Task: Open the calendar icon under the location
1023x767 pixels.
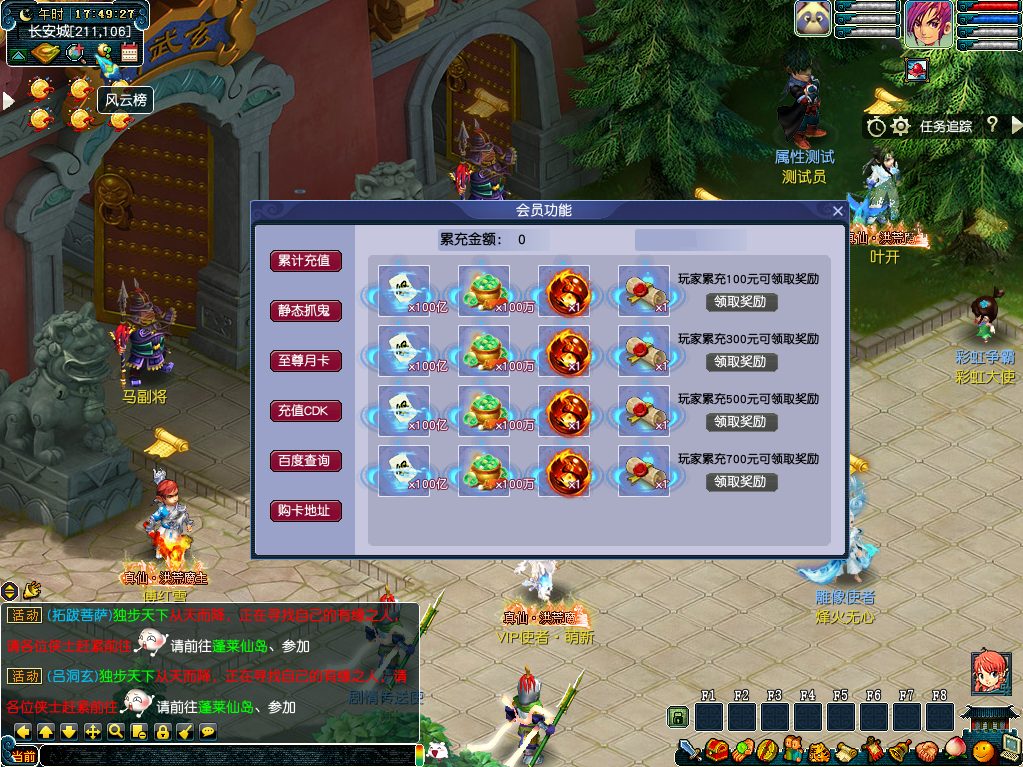Action: click(x=129, y=53)
